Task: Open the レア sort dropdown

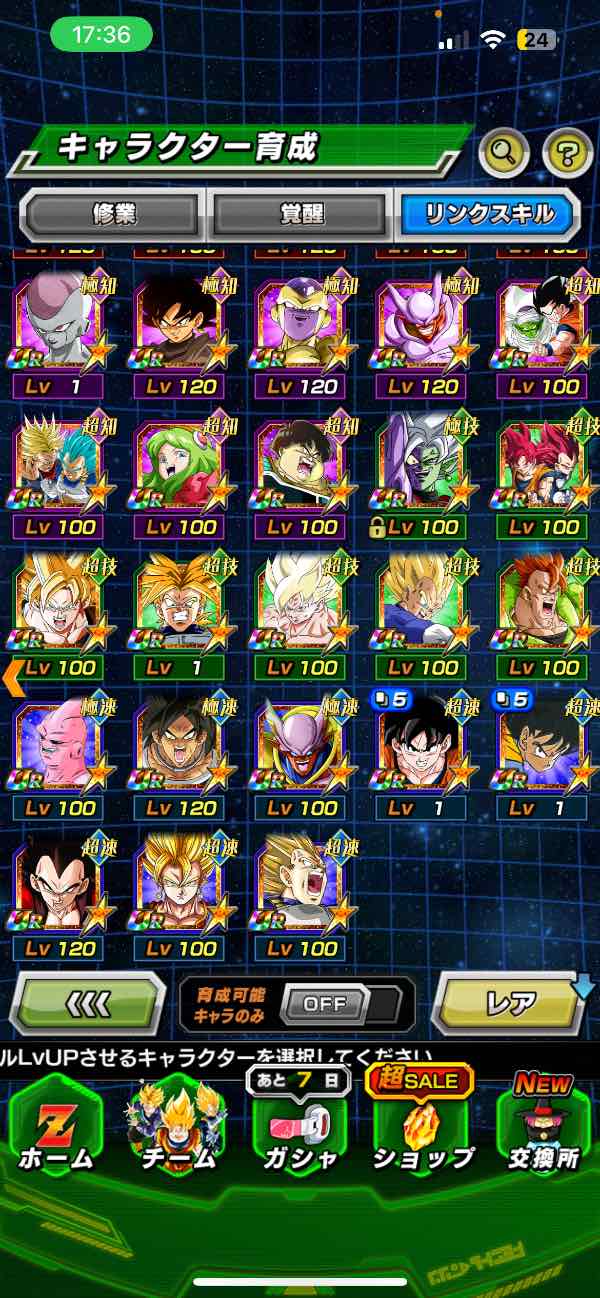Action: [x=511, y=1002]
